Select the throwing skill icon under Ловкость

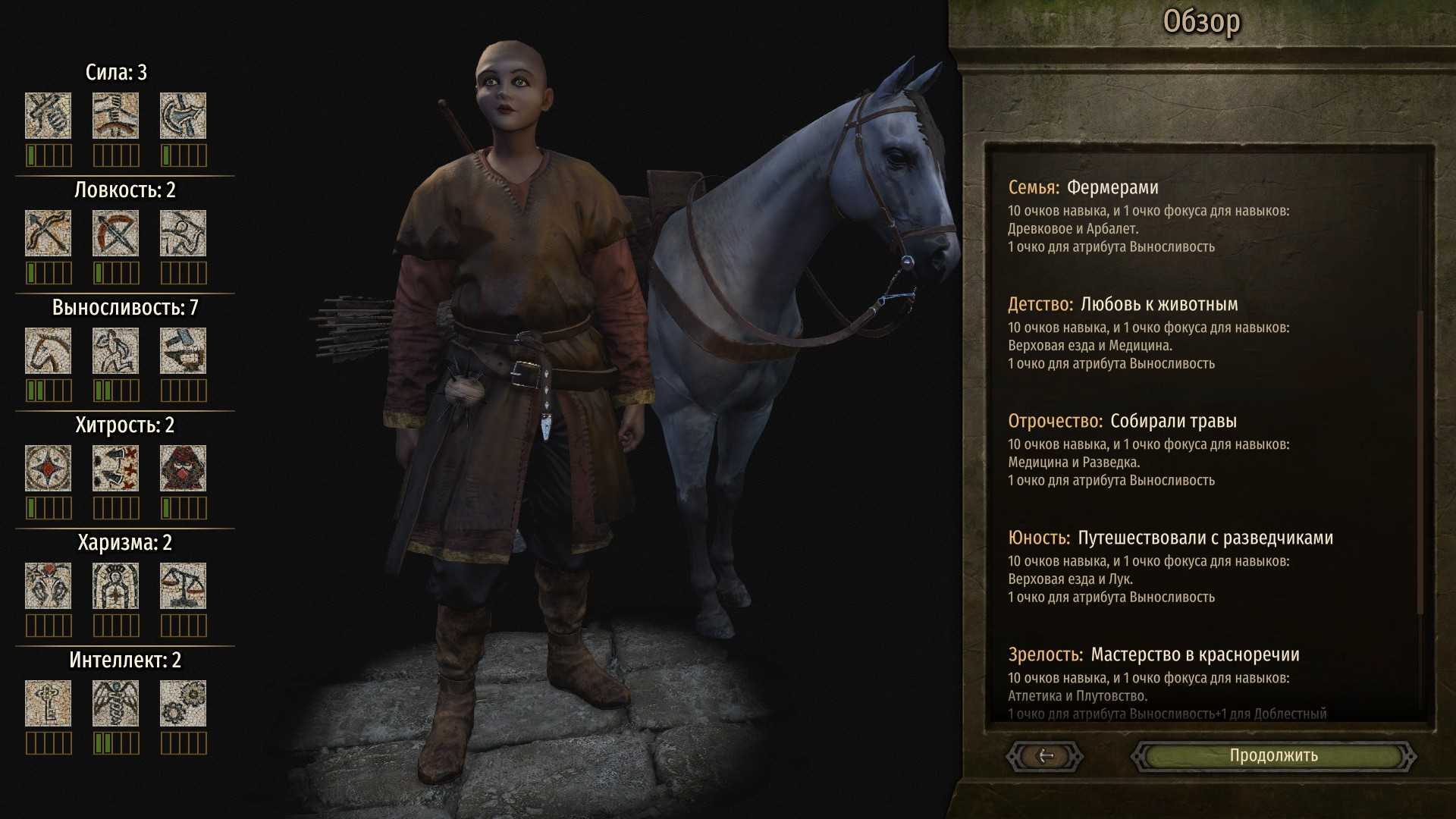[183, 234]
